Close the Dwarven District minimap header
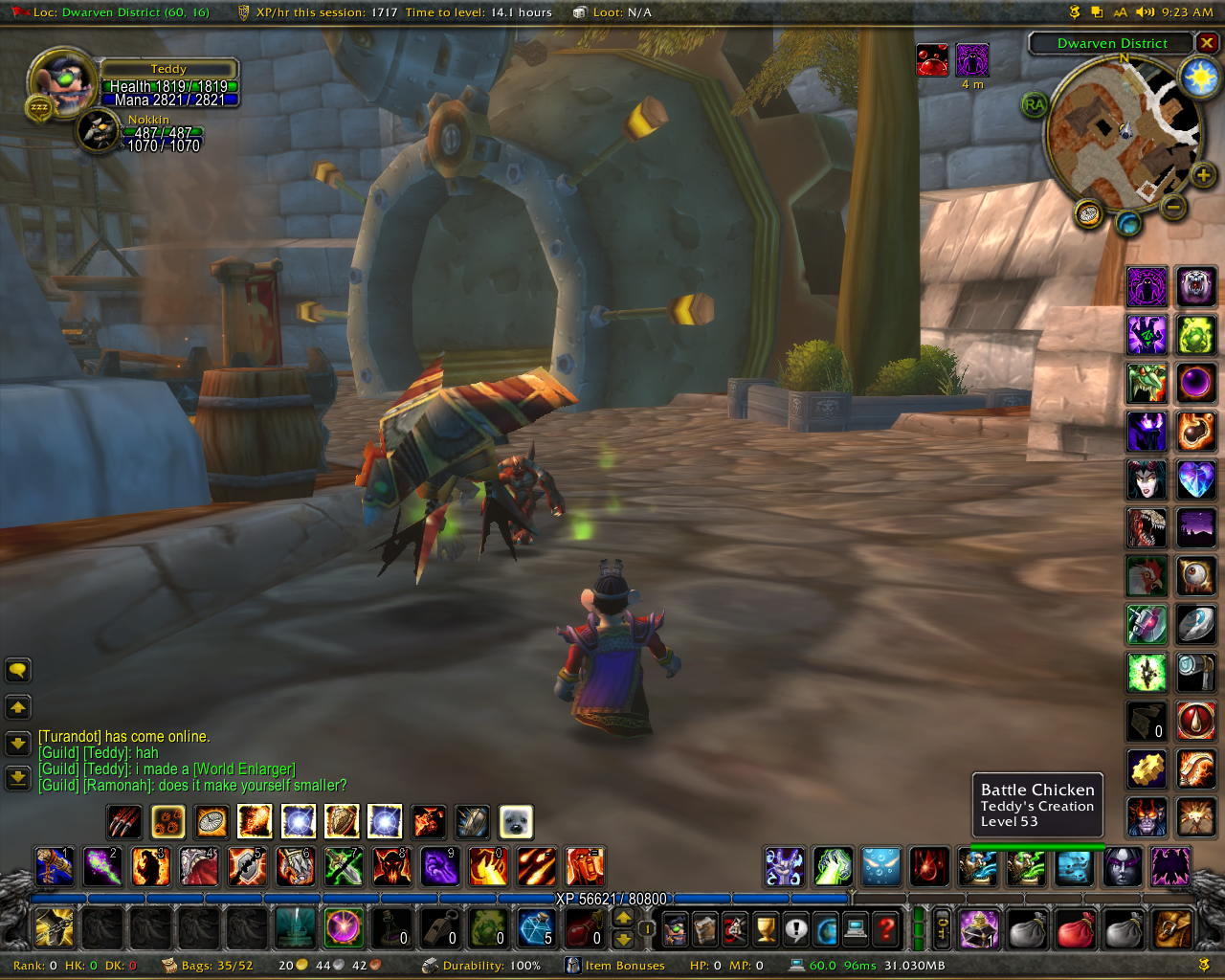 pos(1207,43)
